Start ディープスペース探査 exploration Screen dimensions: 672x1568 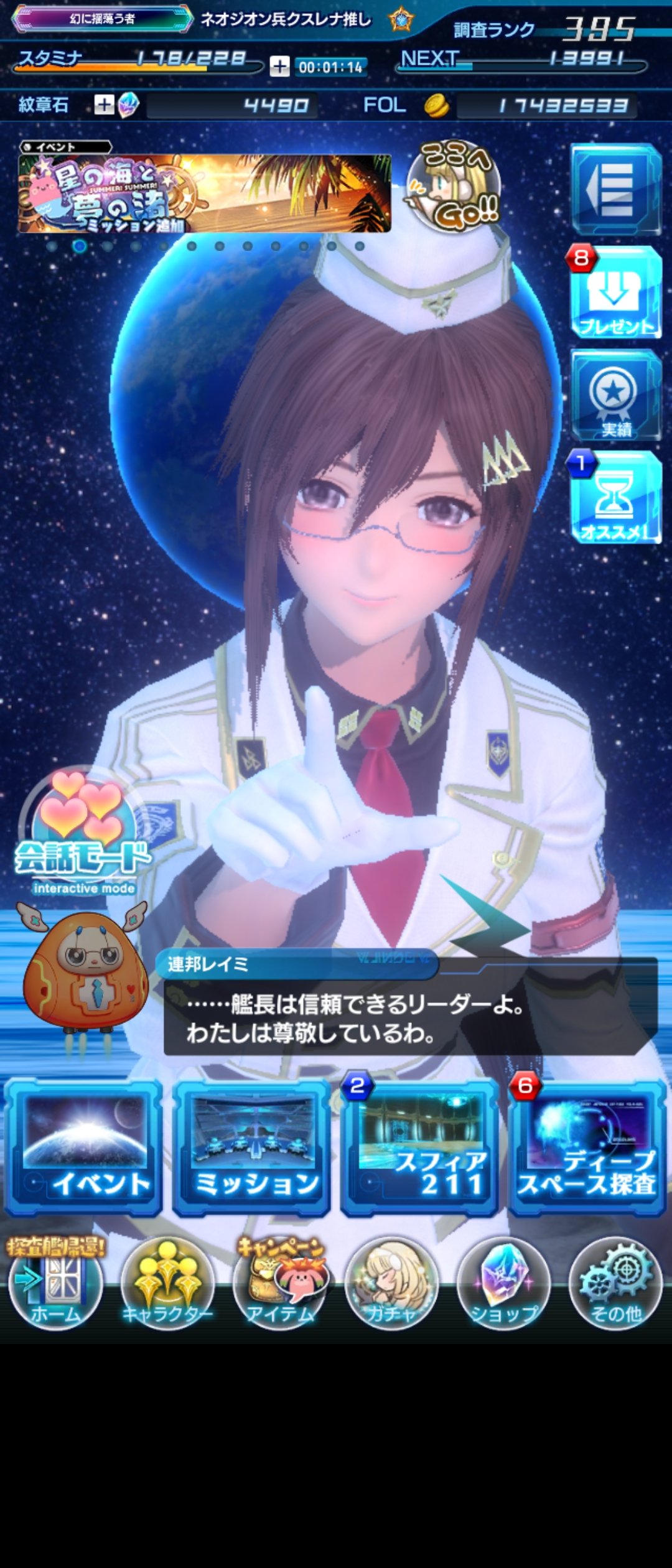[587, 1148]
